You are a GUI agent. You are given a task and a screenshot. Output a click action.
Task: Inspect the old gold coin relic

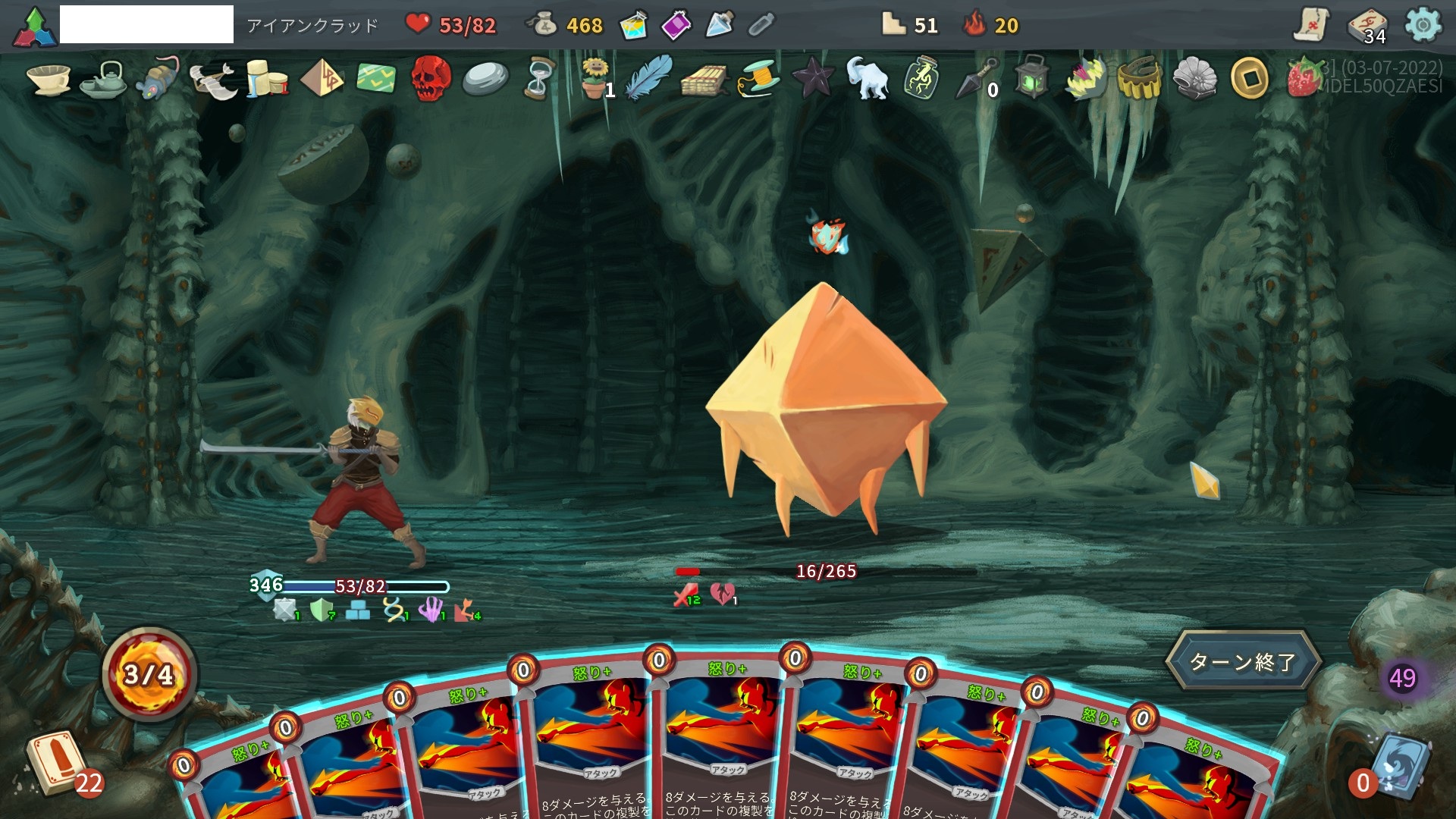1249,78
